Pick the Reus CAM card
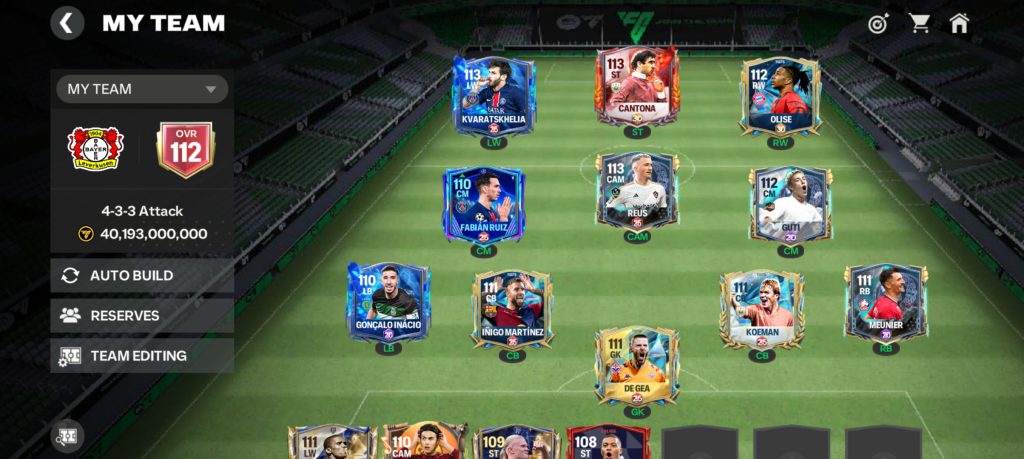 637,190
